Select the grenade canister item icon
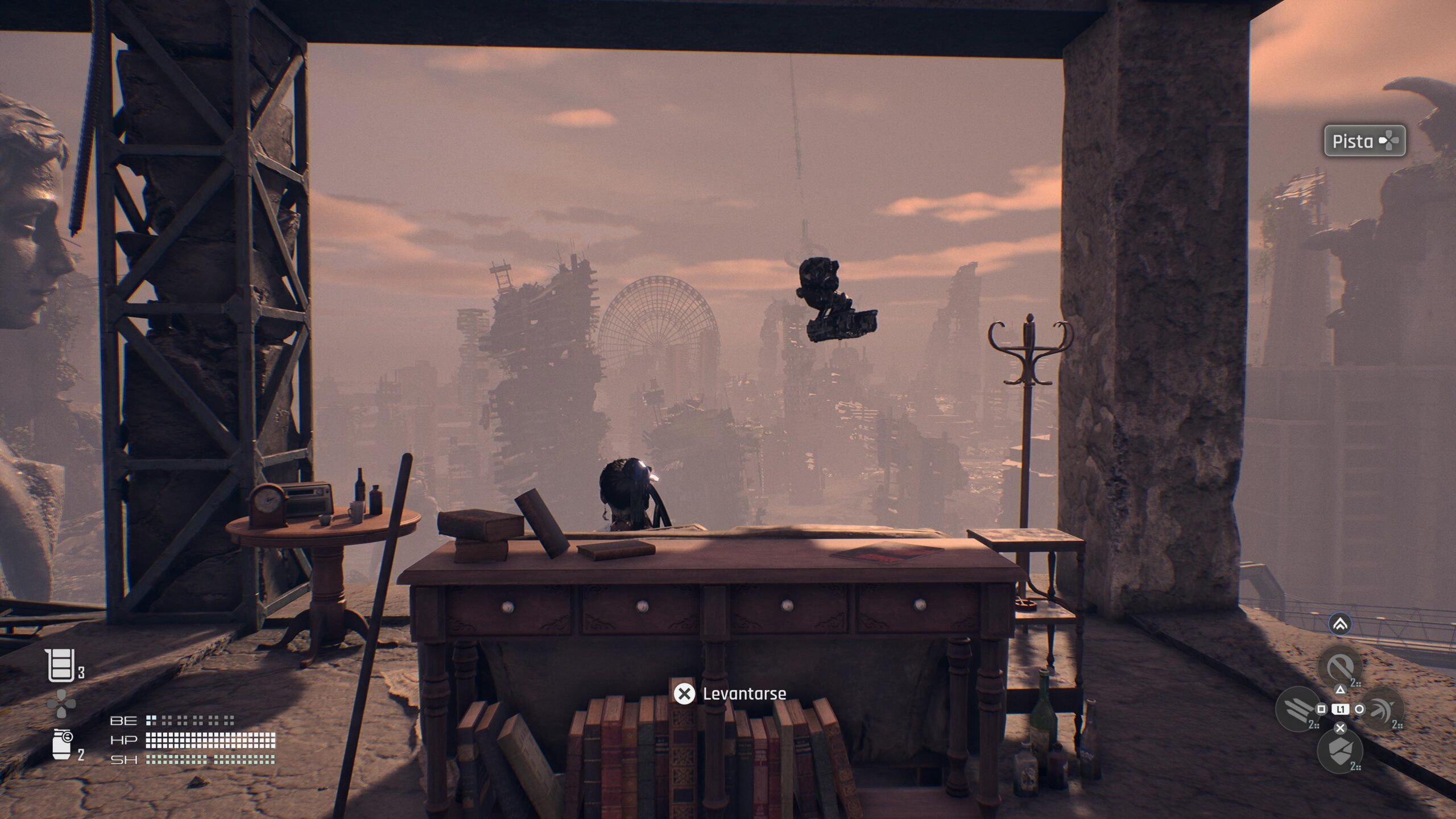 61,744
